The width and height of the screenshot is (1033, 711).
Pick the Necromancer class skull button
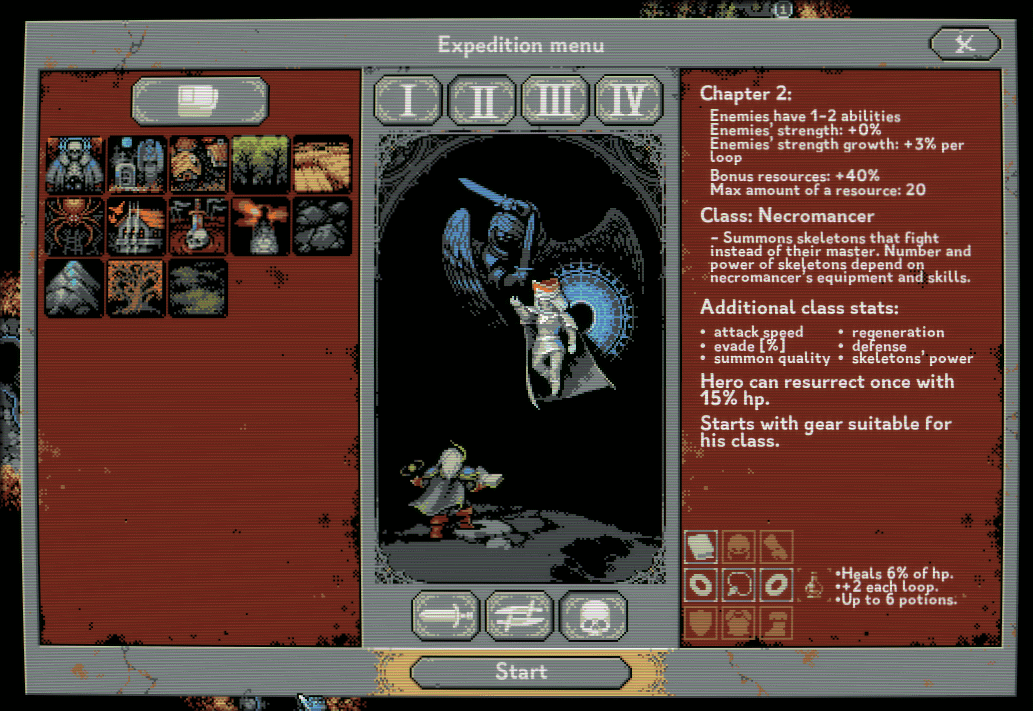tap(594, 615)
